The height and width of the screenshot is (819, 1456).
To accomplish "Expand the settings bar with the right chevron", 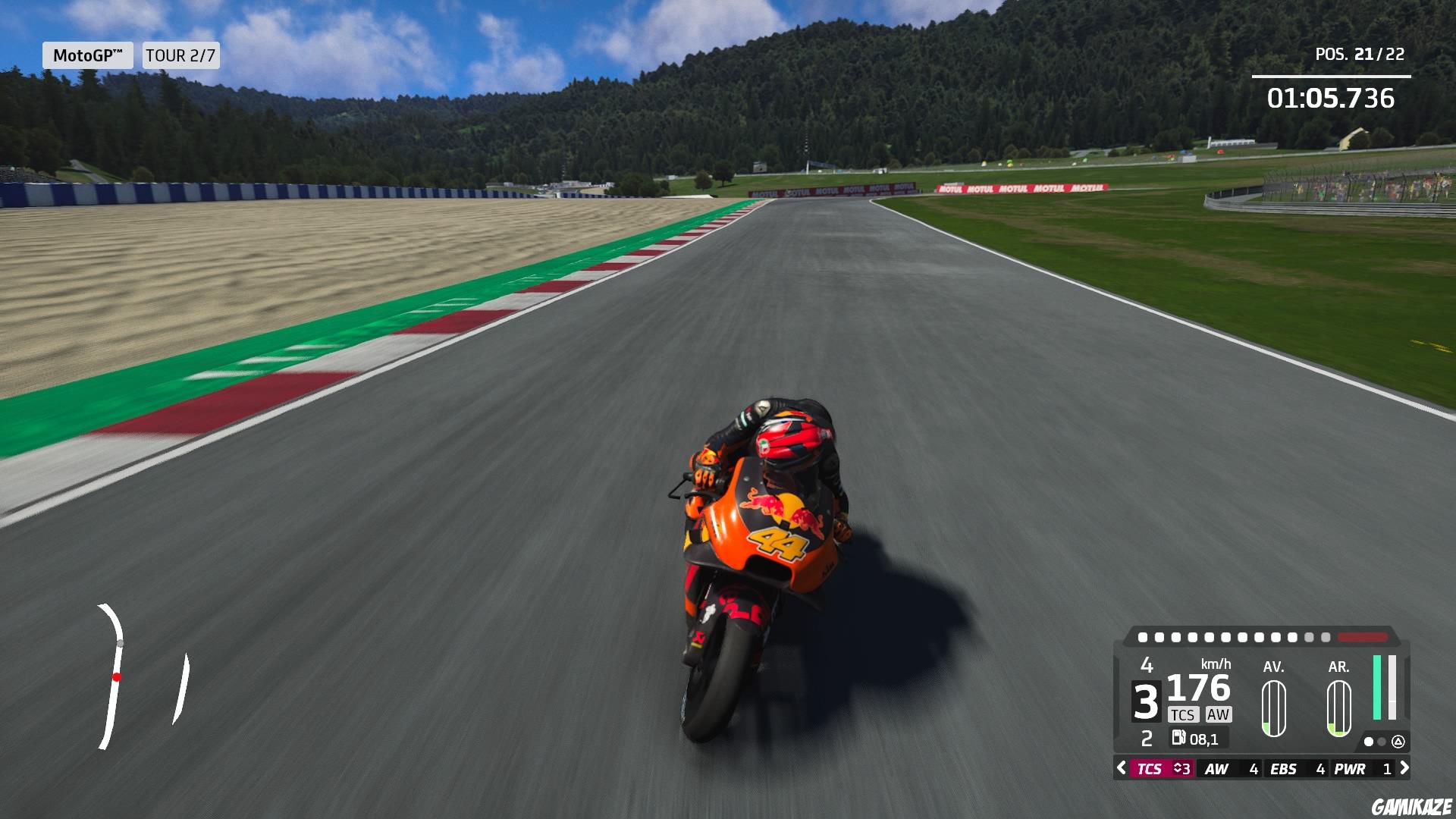I will pyautogui.click(x=1405, y=768).
